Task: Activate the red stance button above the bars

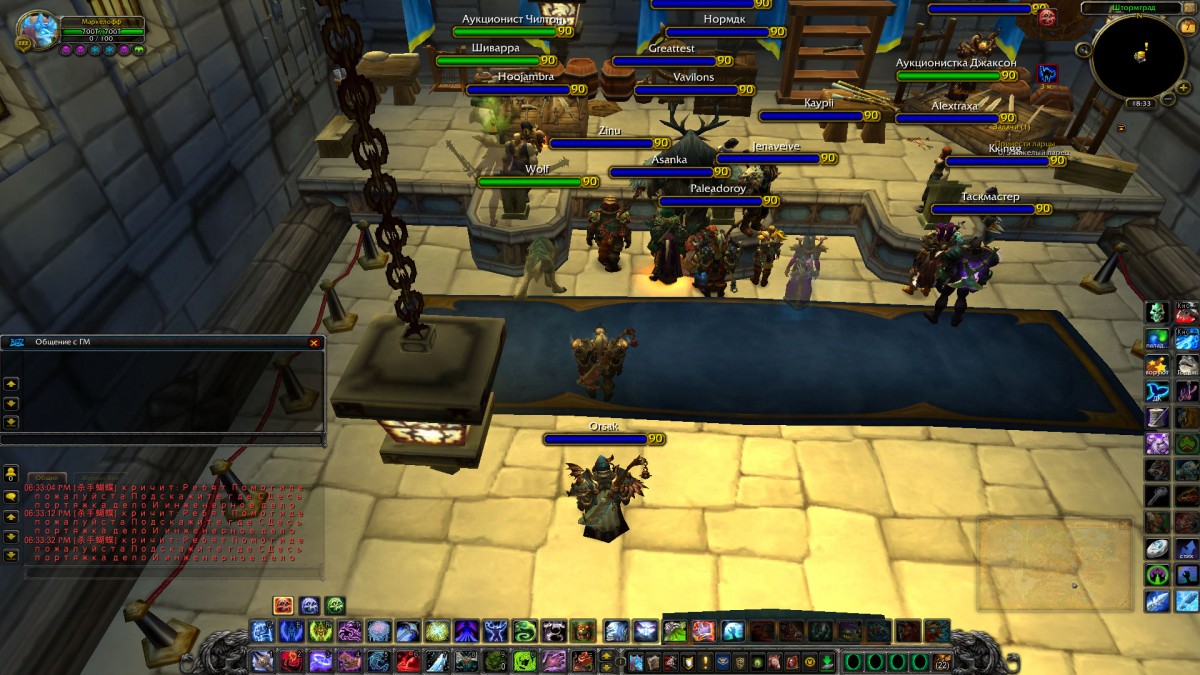Action: click(284, 605)
